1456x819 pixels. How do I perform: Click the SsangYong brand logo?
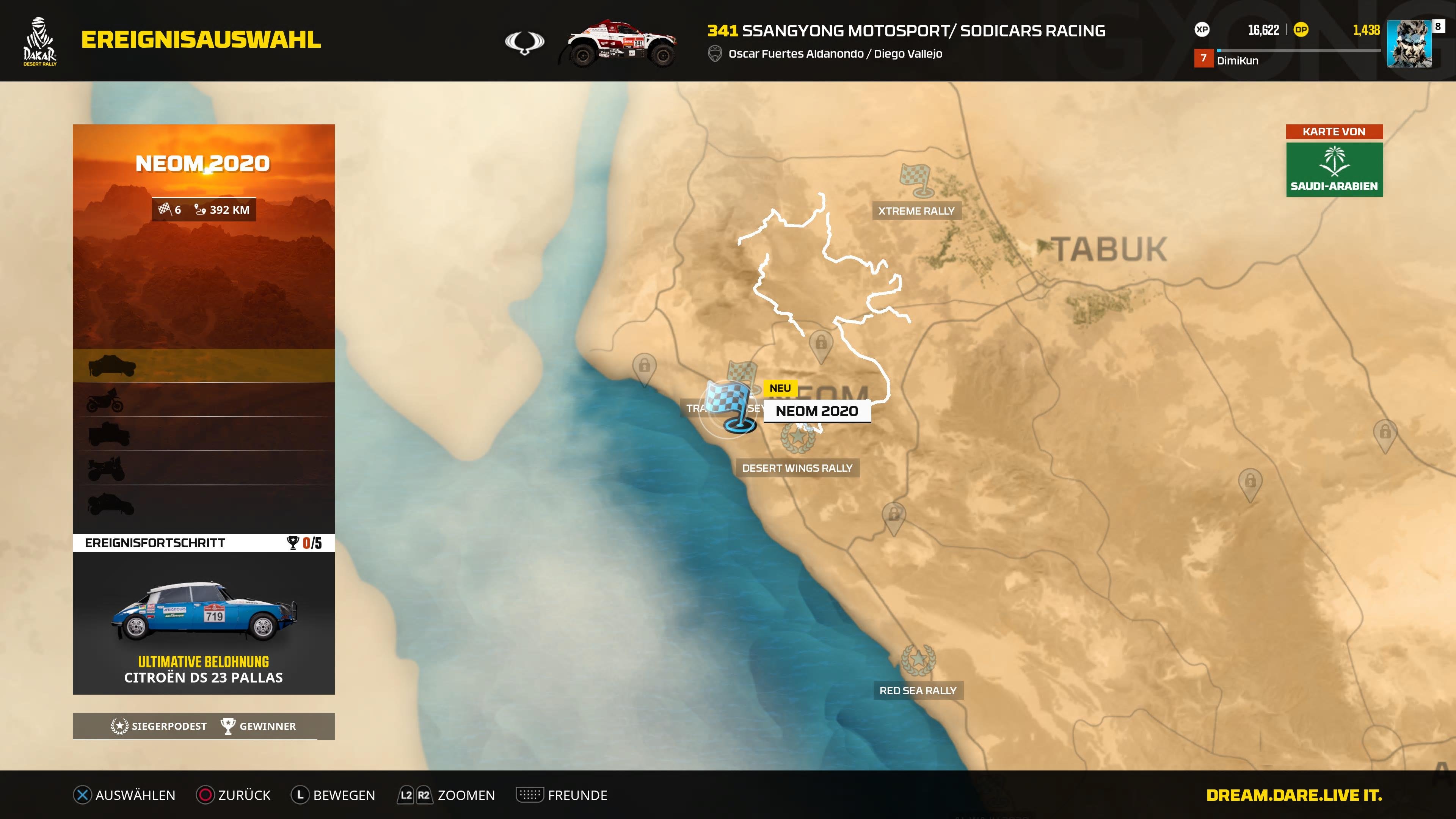tap(526, 42)
